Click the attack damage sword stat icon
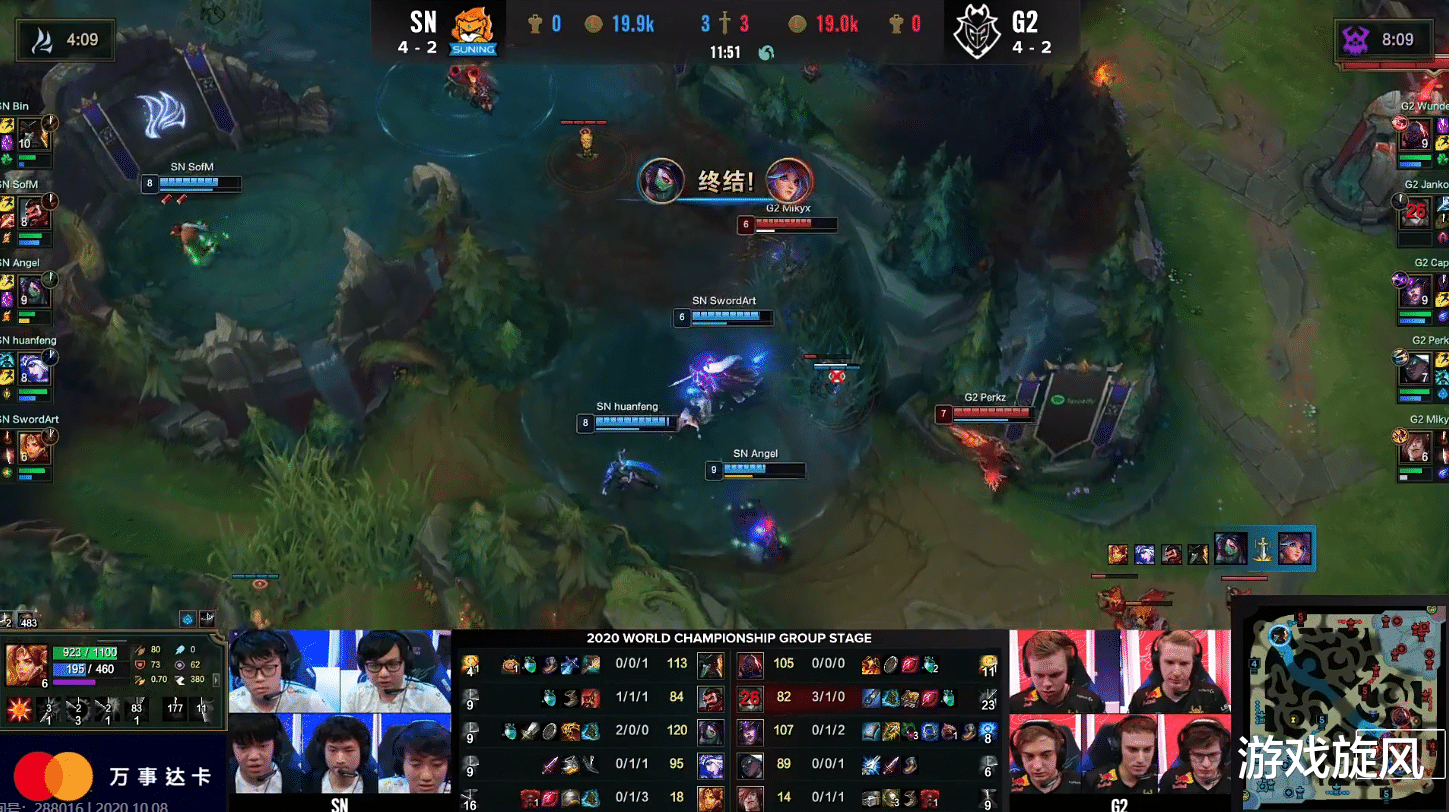1449x812 pixels. pos(140,650)
